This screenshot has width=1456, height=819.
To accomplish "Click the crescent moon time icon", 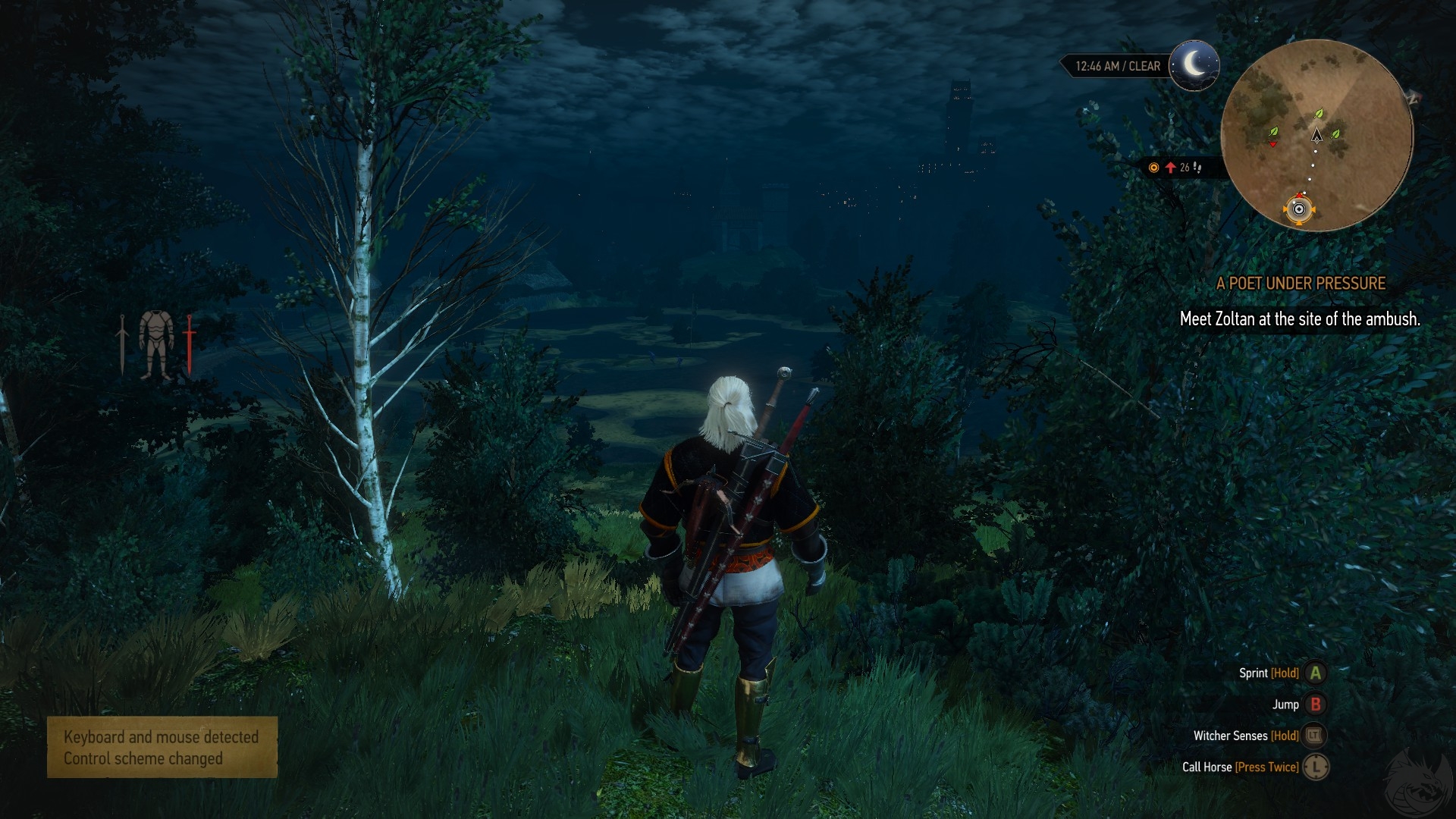I will (x=1194, y=65).
